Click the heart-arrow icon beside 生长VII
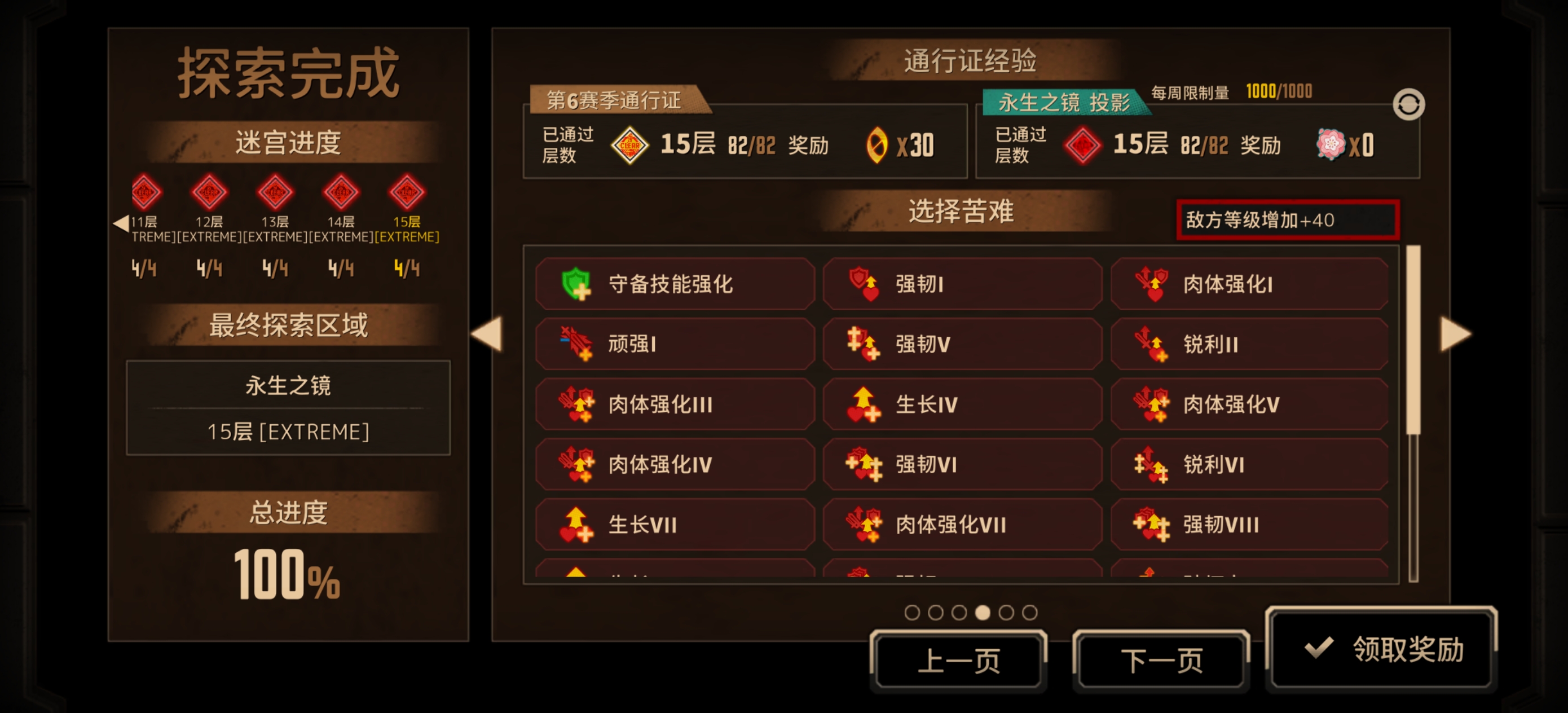The height and width of the screenshot is (713, 1568). (576, 523)
